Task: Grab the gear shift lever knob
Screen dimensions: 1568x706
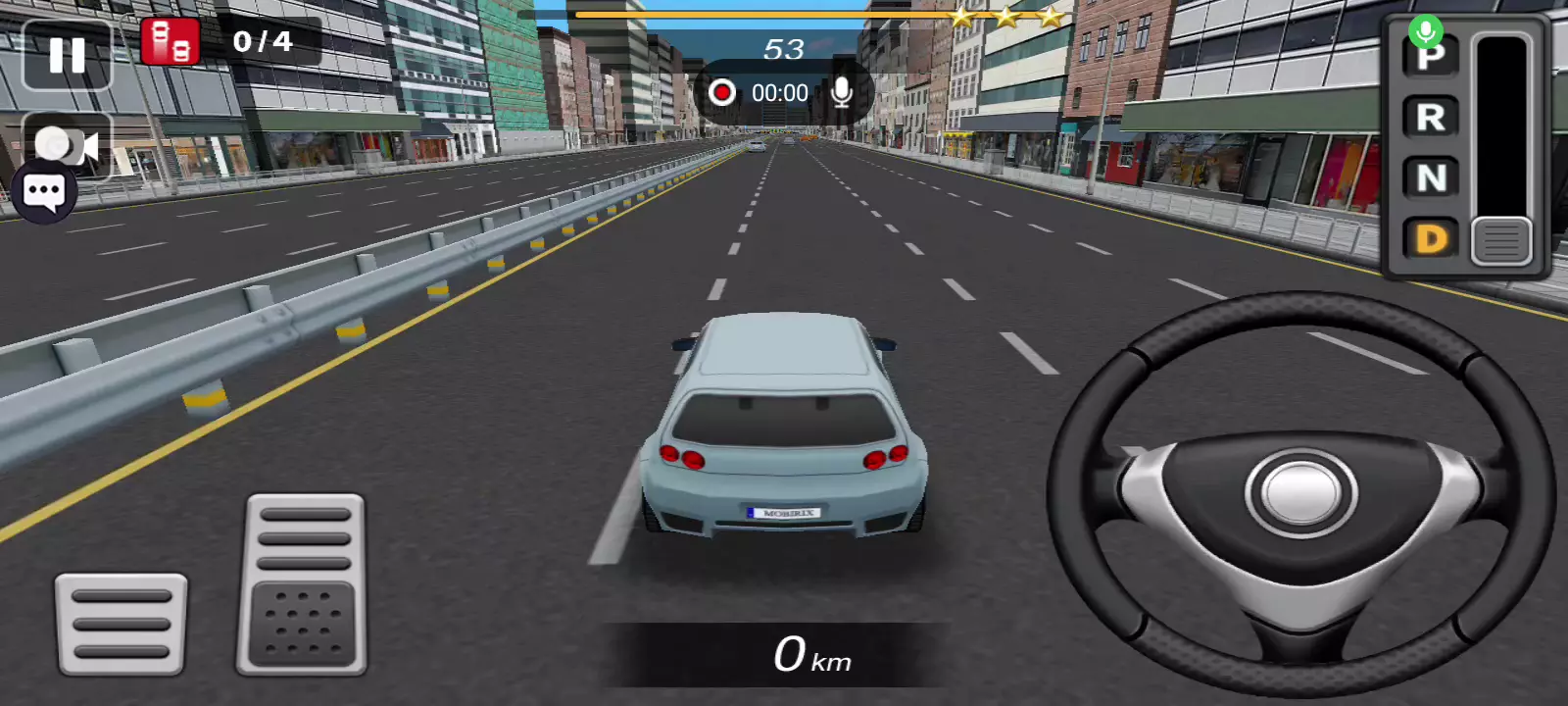Action: [x=1500, y=240]
